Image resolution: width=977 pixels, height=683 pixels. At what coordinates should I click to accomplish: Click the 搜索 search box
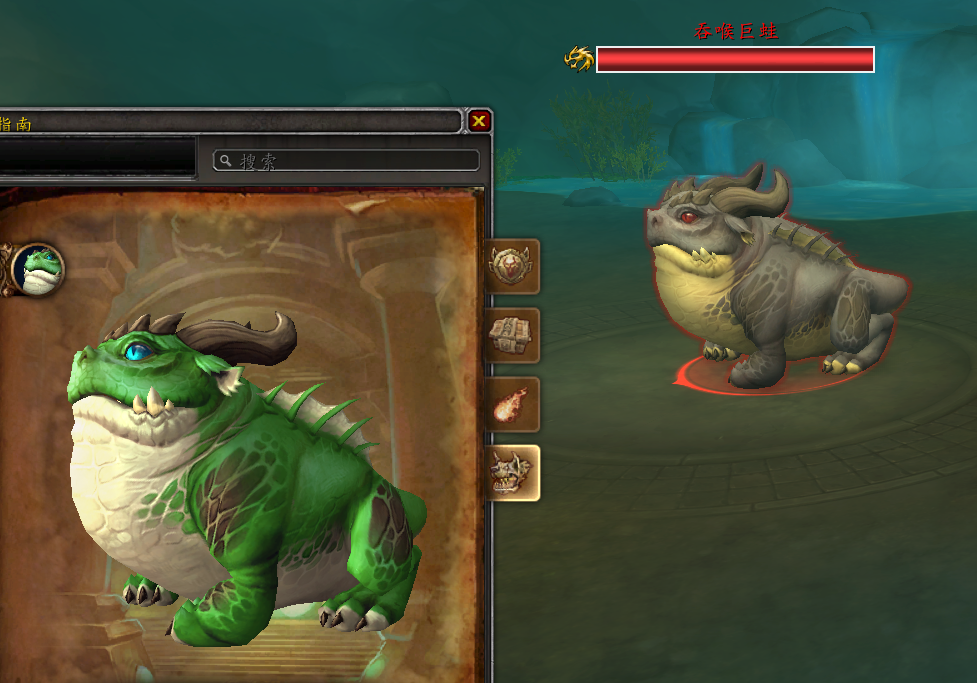[x=347, y=161]
